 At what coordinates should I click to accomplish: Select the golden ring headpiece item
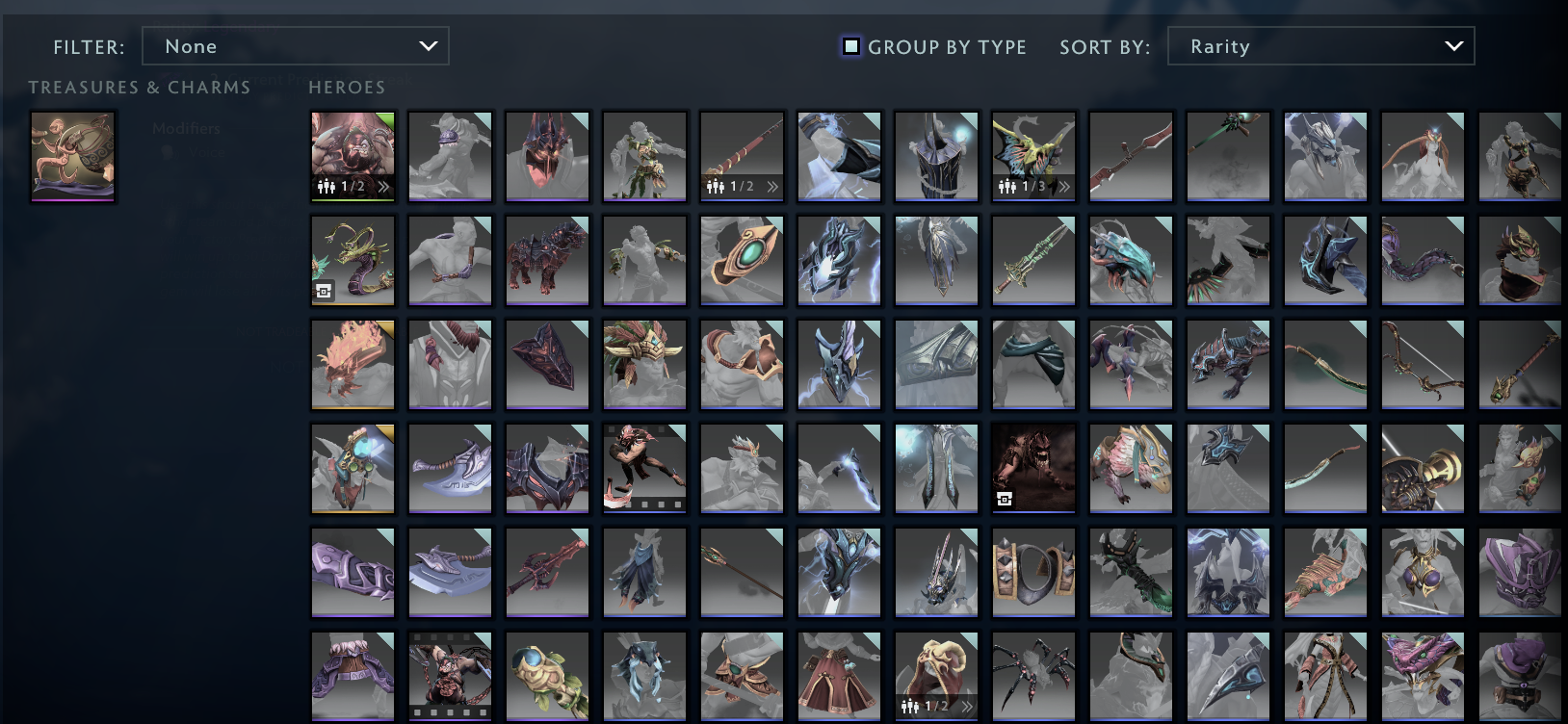pyautogui.click(x=1032, y=572)
